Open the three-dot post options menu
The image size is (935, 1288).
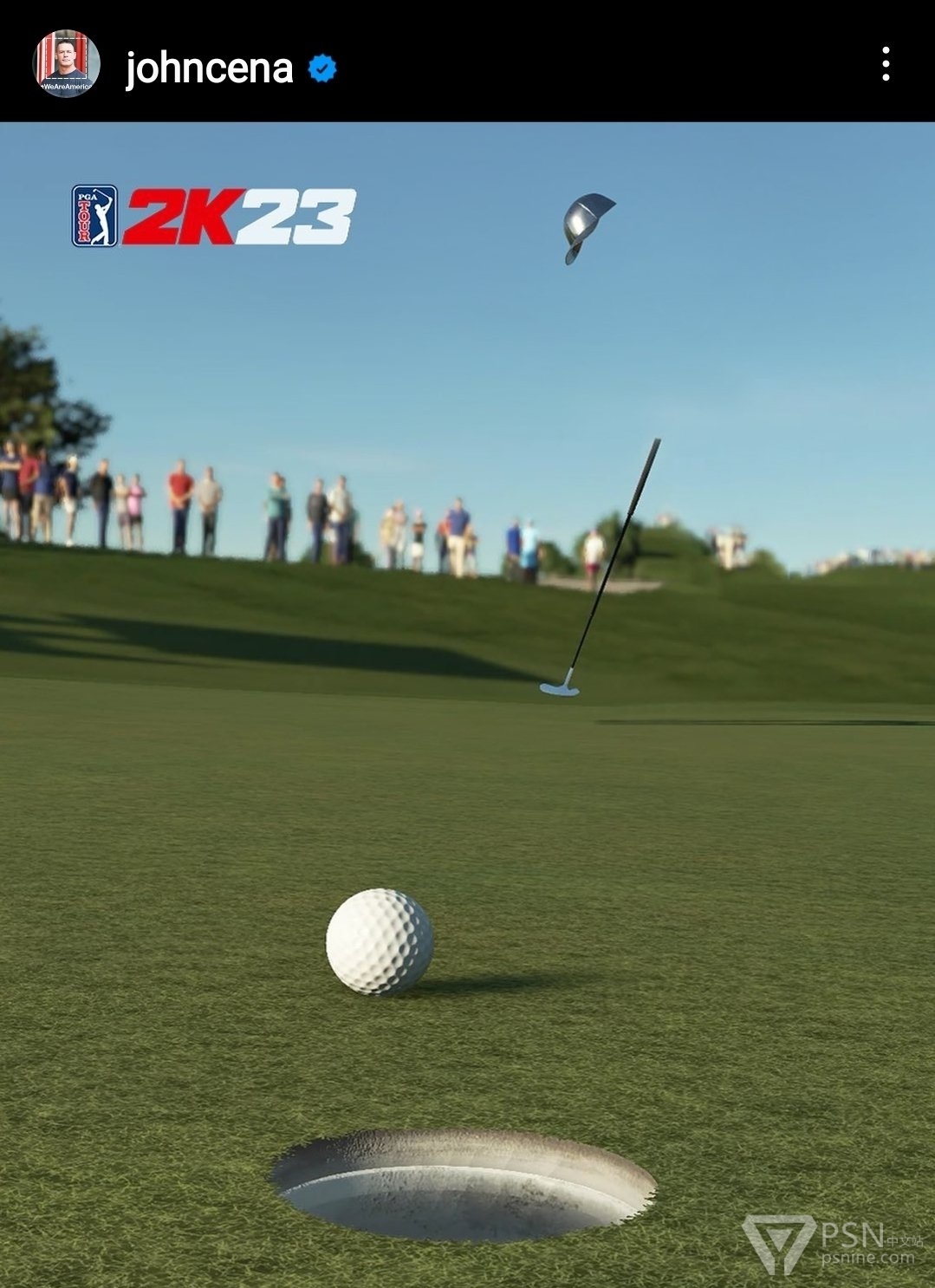pos(885,64)
